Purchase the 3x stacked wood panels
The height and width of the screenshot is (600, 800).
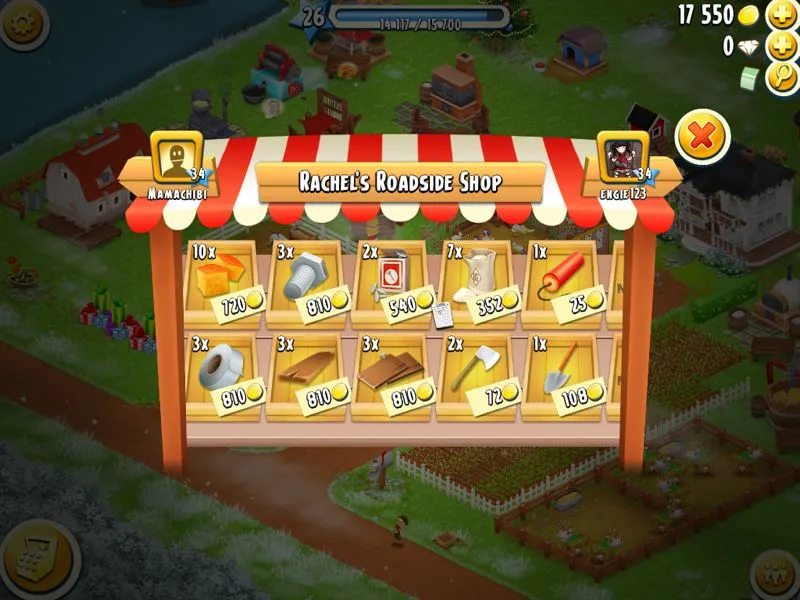[389, 377]
